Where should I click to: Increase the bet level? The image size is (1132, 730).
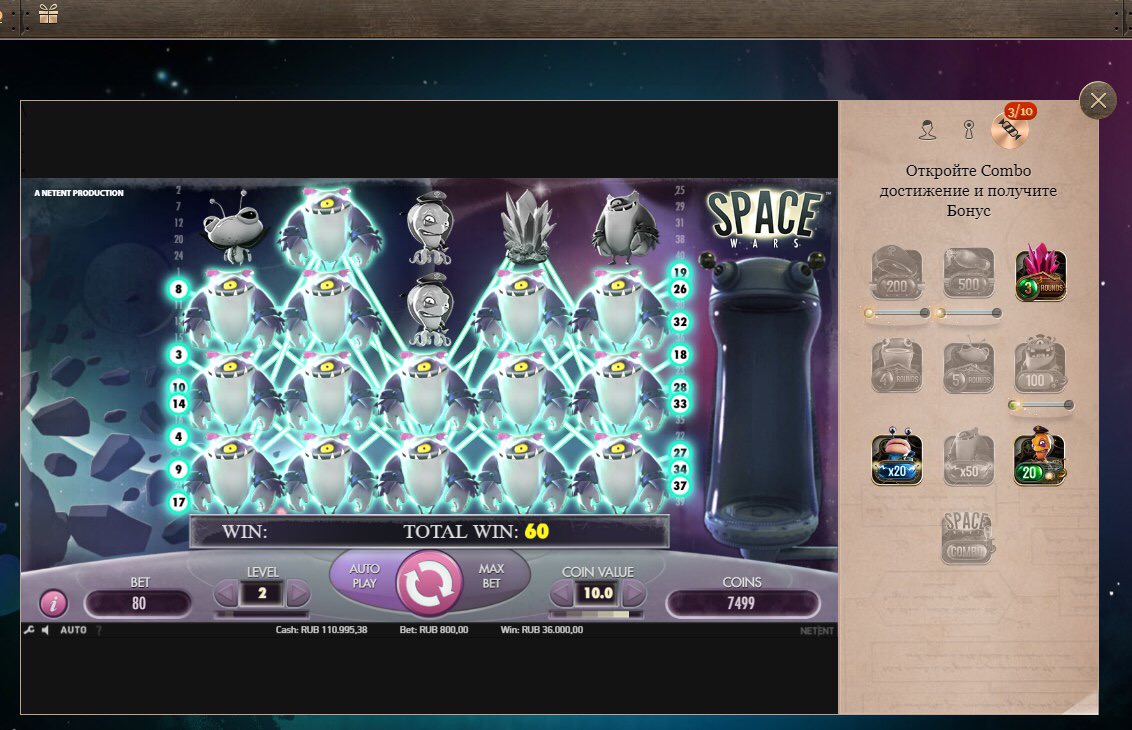point(298,594)
